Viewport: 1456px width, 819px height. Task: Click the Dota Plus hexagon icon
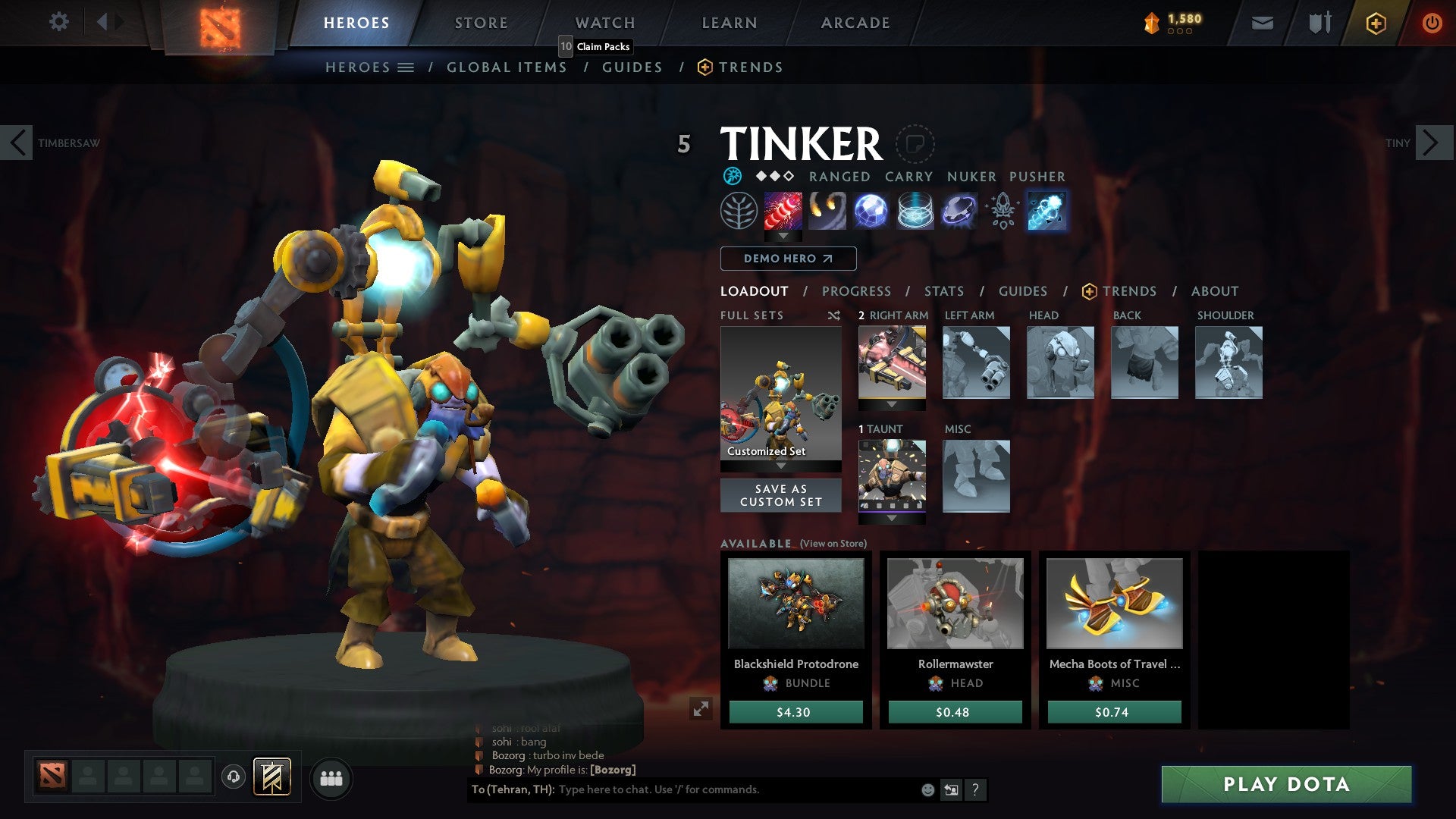[x=1376, y=24]
